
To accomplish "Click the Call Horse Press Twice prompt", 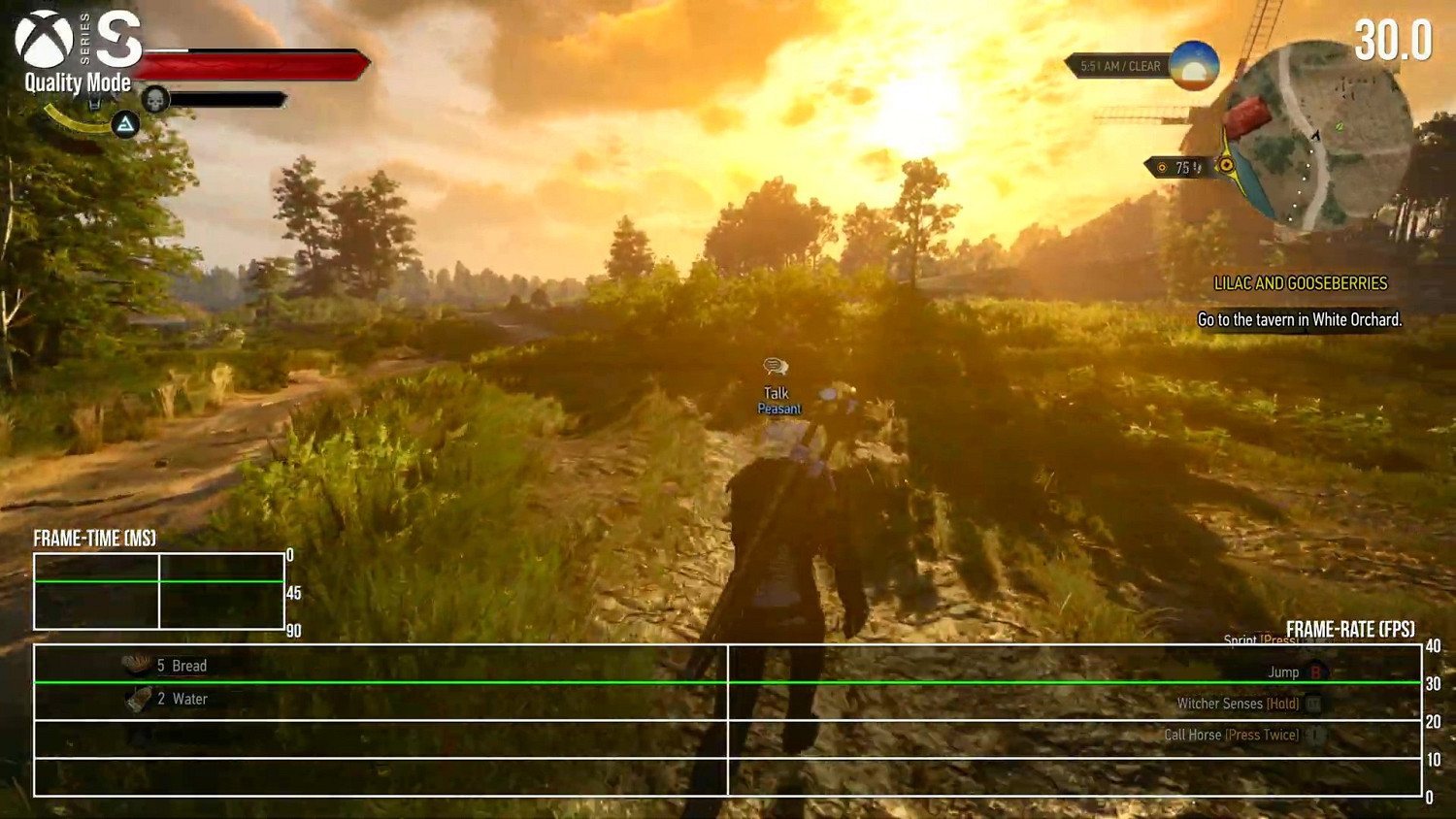I will pos(1233,735).
